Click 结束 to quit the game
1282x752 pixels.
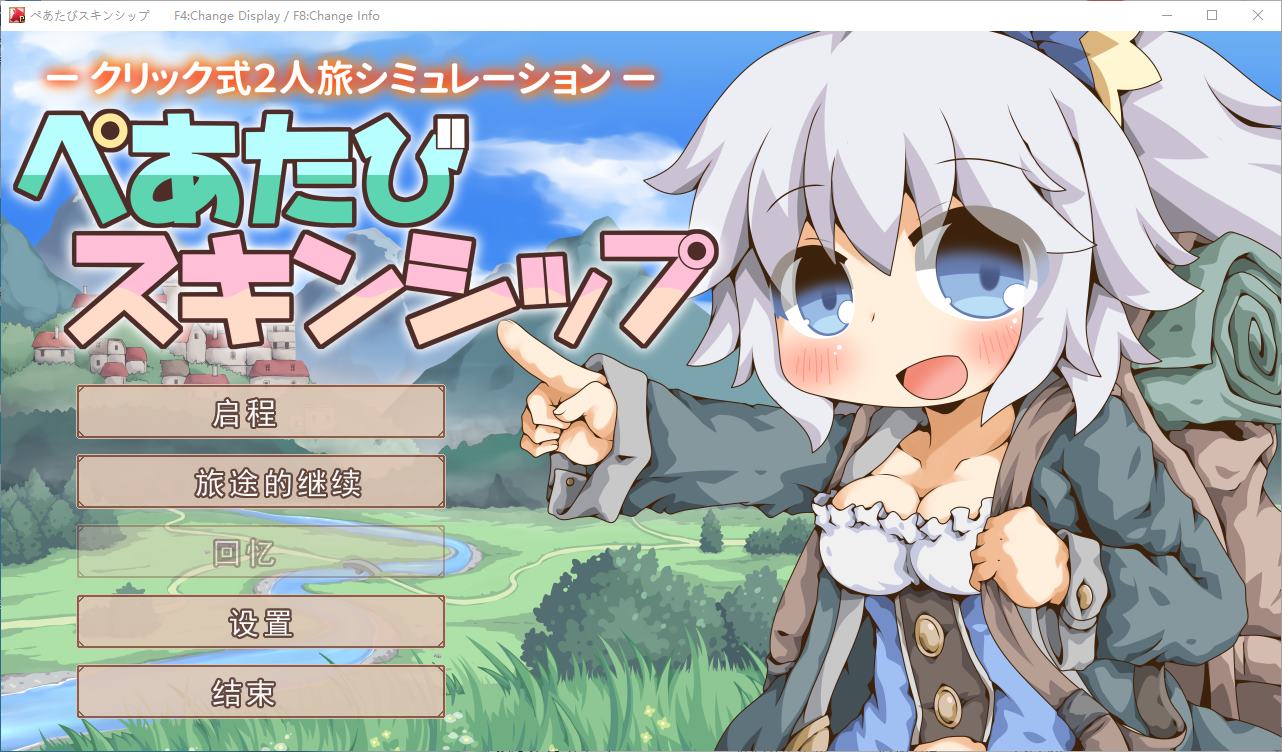click(259, 691)
